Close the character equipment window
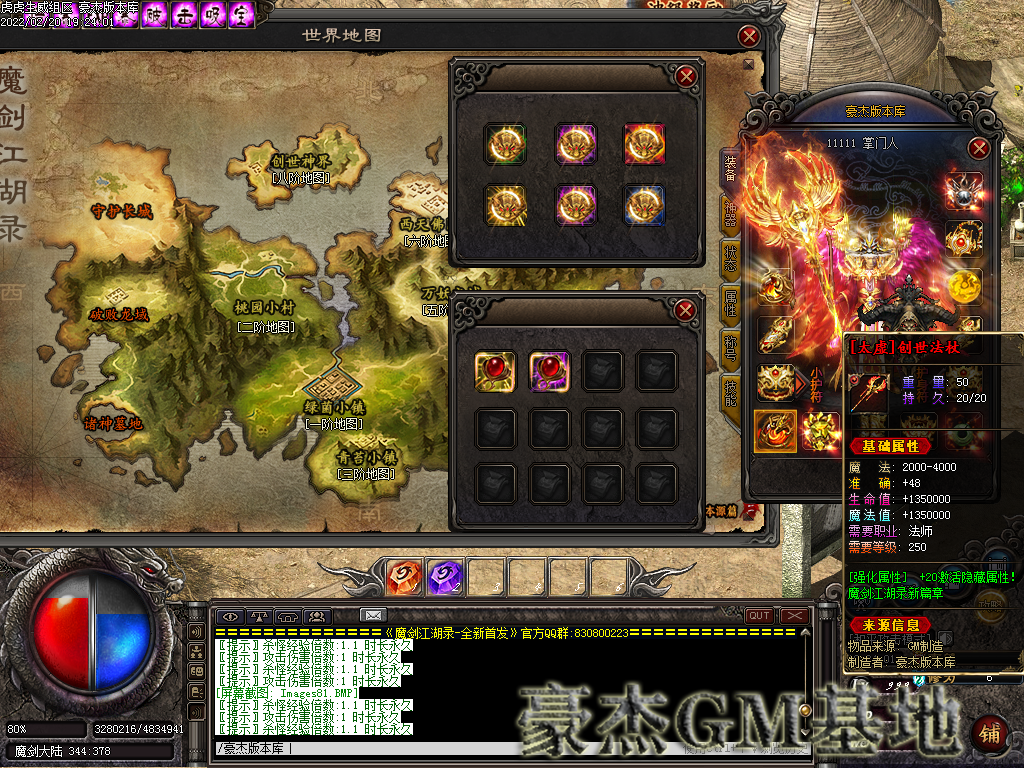 [x=979, y=149]
